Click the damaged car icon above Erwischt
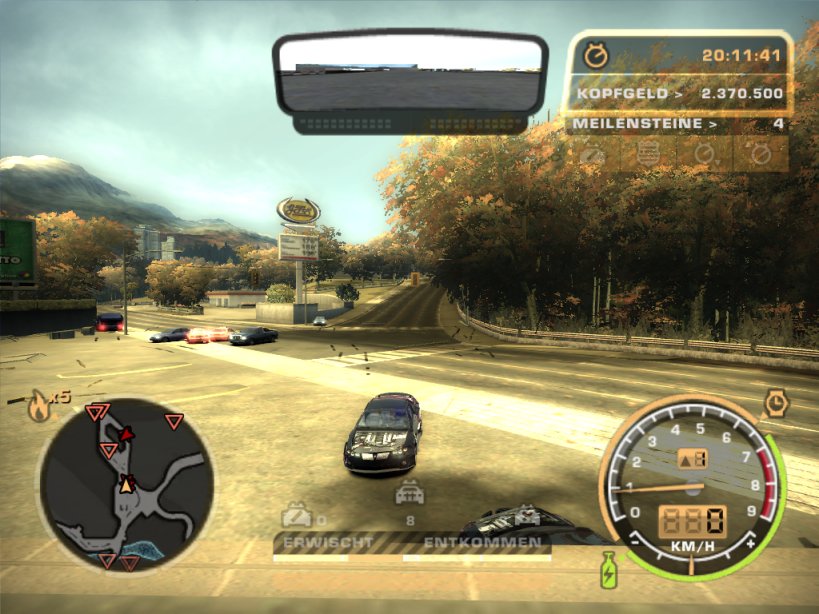The height and width of the screenshot is (614, 819). pos(296,515)
